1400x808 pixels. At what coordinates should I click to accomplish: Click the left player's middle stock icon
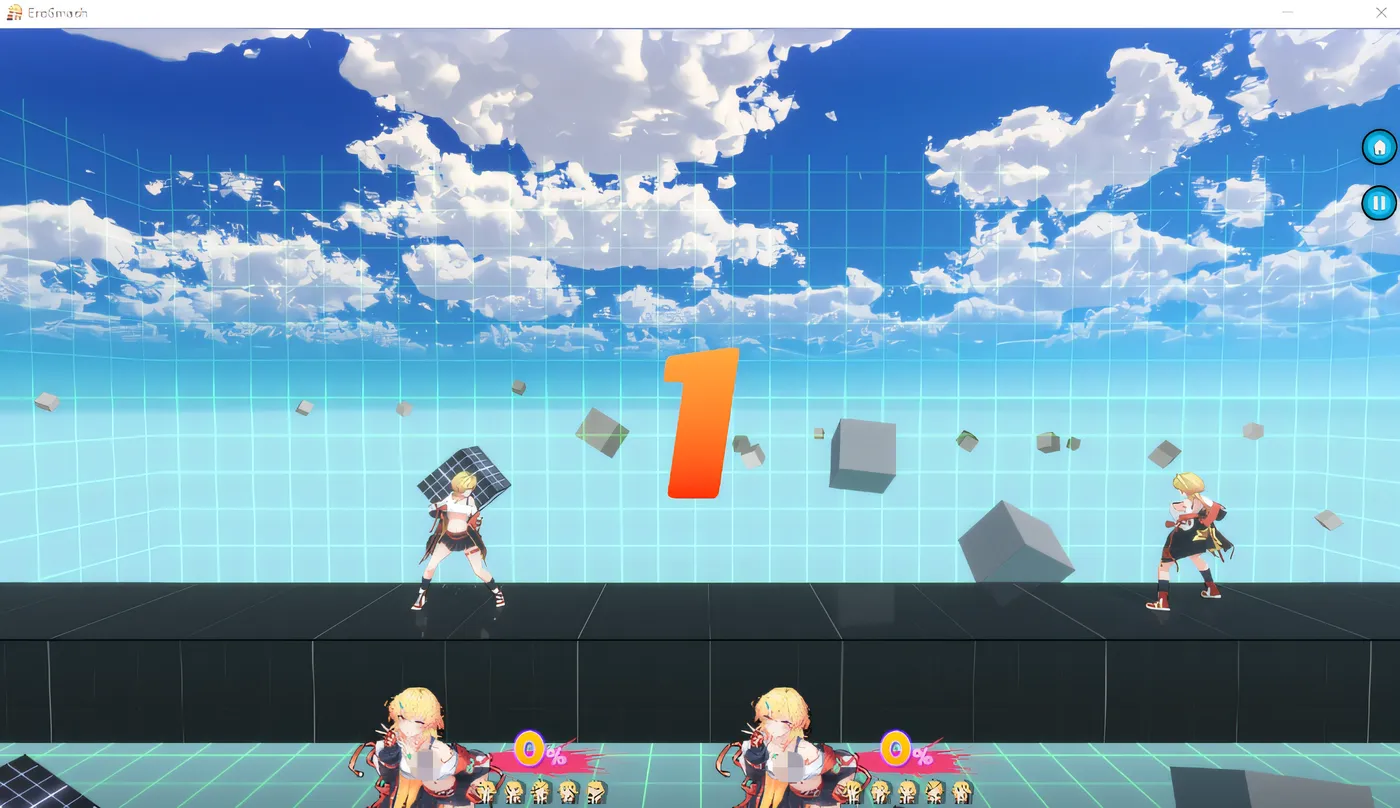coord(540,790)
